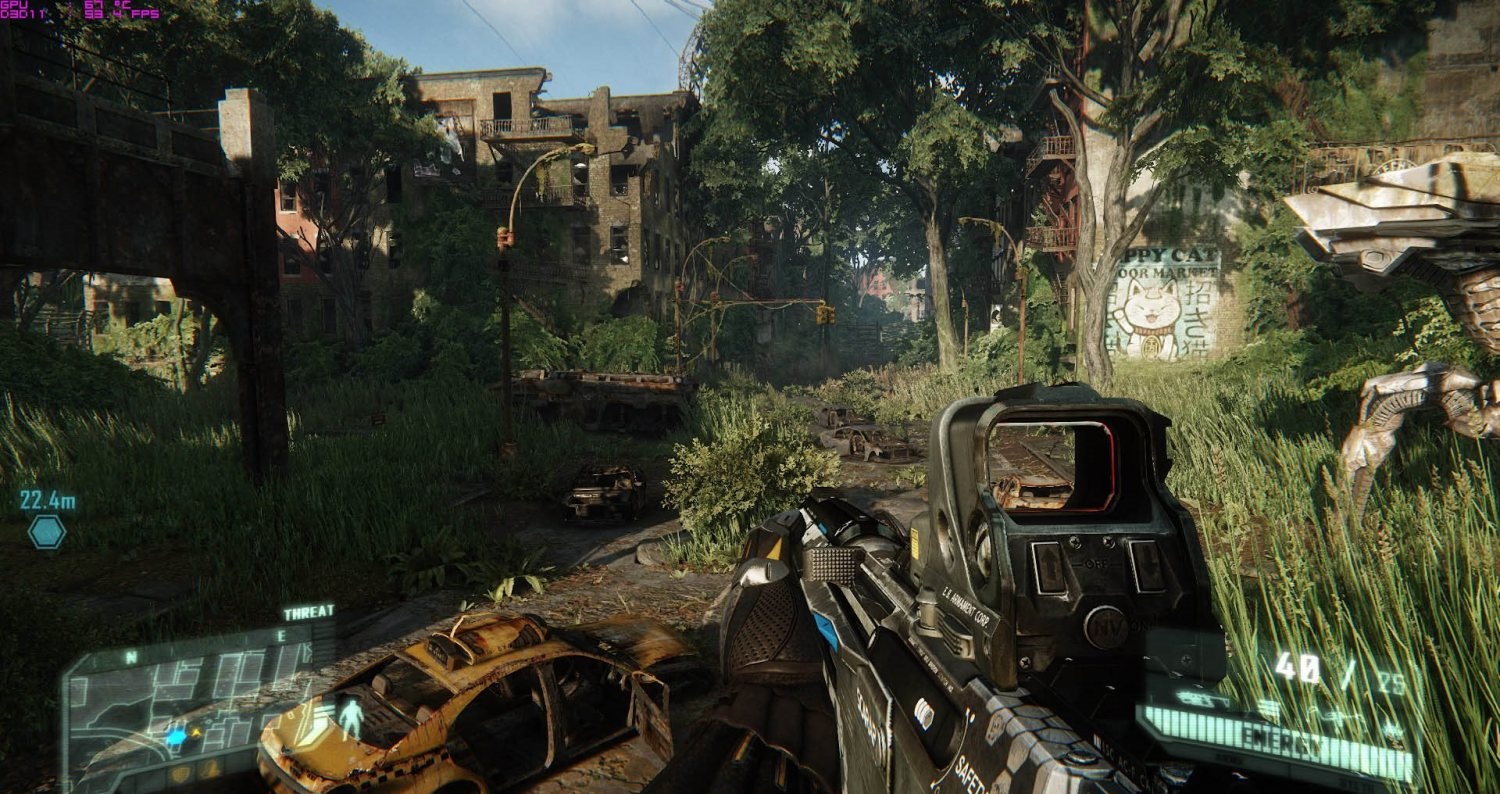Select the orange armor shield icon
Image resolution: width=1500 pixels, height=794 pixels.
coord(178,774)
